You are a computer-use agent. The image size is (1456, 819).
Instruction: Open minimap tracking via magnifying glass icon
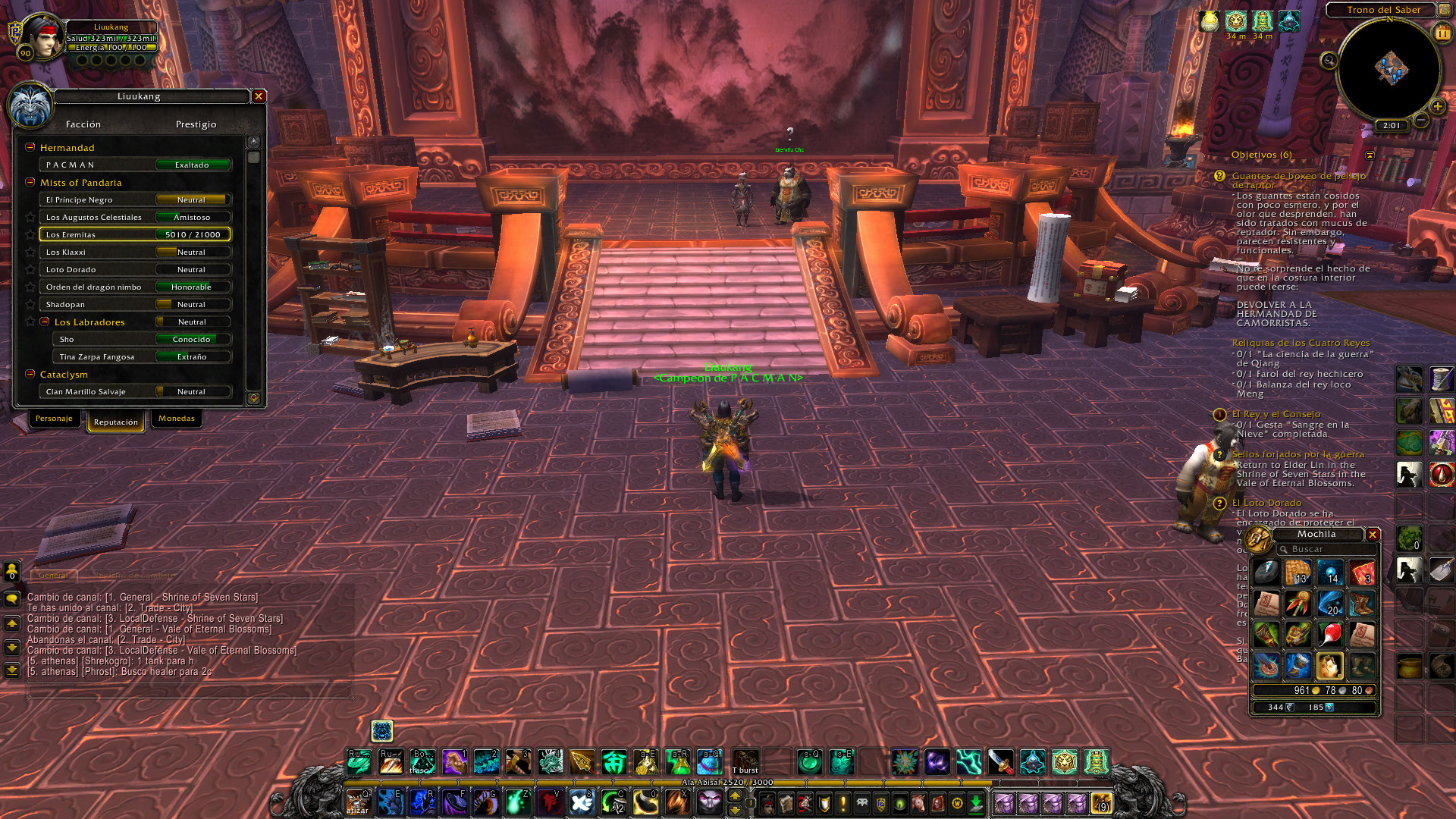pyautogui.click(x=1328, y=61)
